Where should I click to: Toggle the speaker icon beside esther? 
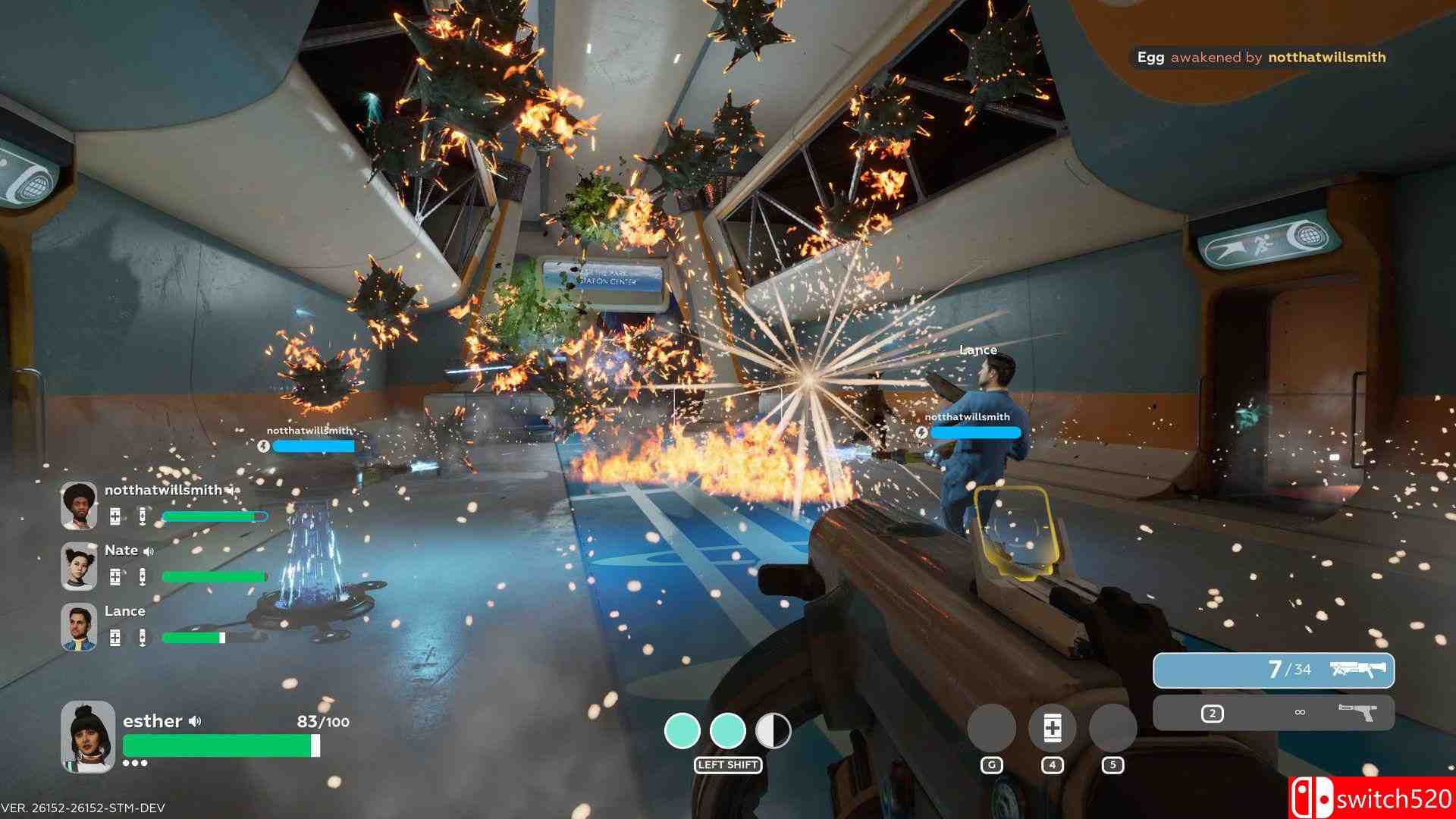click(x=196, y=721)
